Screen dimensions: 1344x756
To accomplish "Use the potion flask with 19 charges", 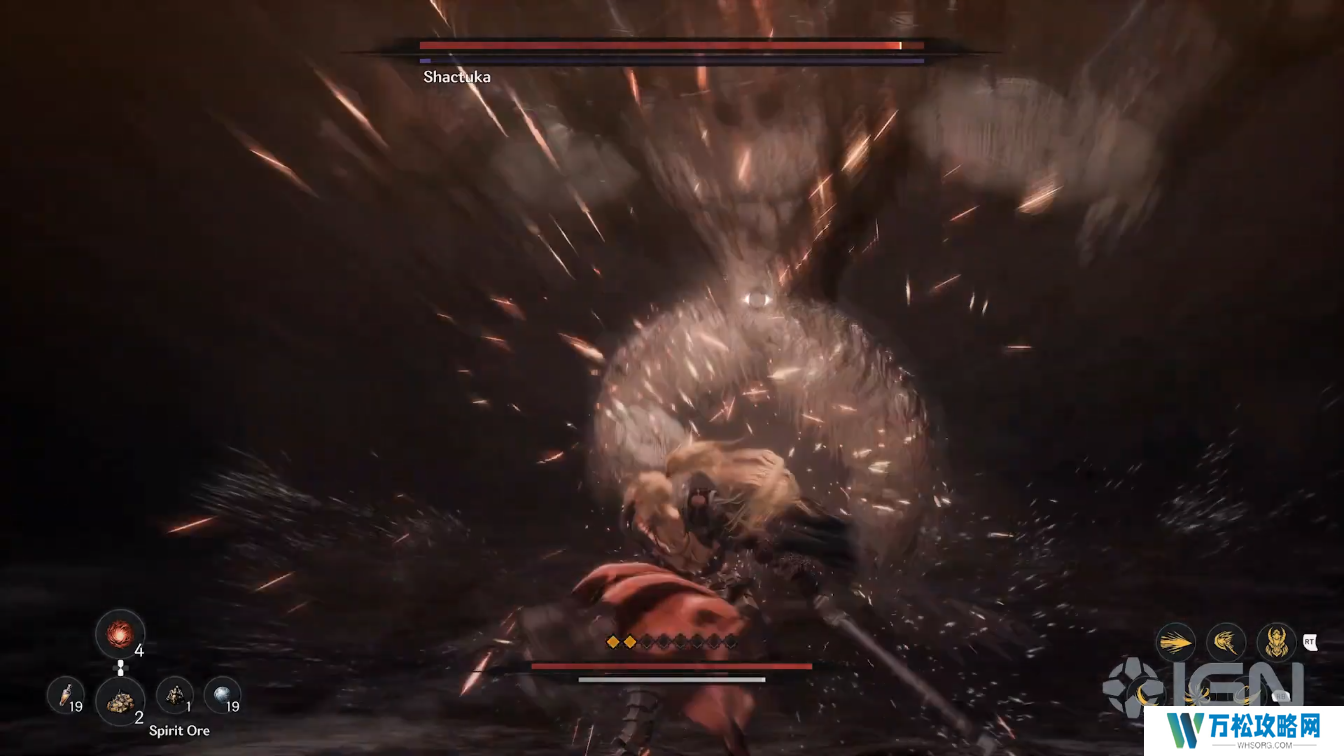I will click(x=65, y=694).
